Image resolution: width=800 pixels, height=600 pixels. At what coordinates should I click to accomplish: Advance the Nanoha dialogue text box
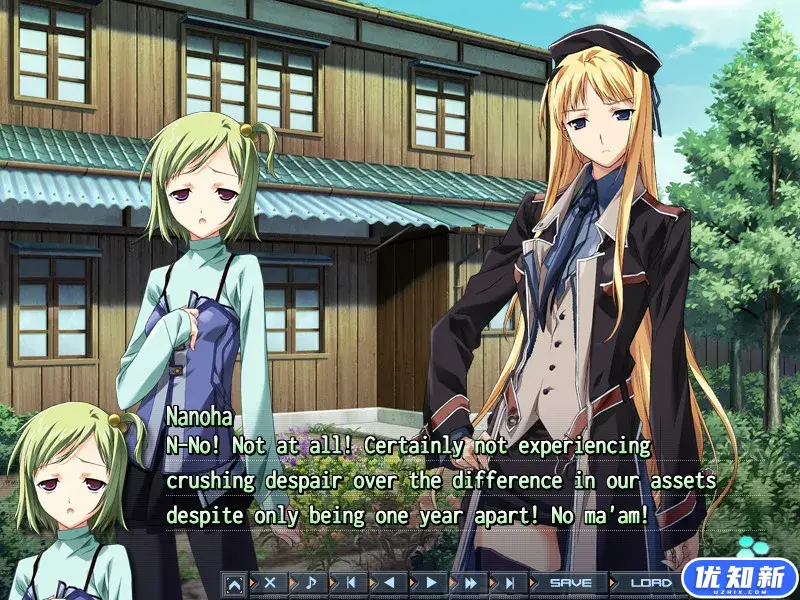(x=440, y=480)
